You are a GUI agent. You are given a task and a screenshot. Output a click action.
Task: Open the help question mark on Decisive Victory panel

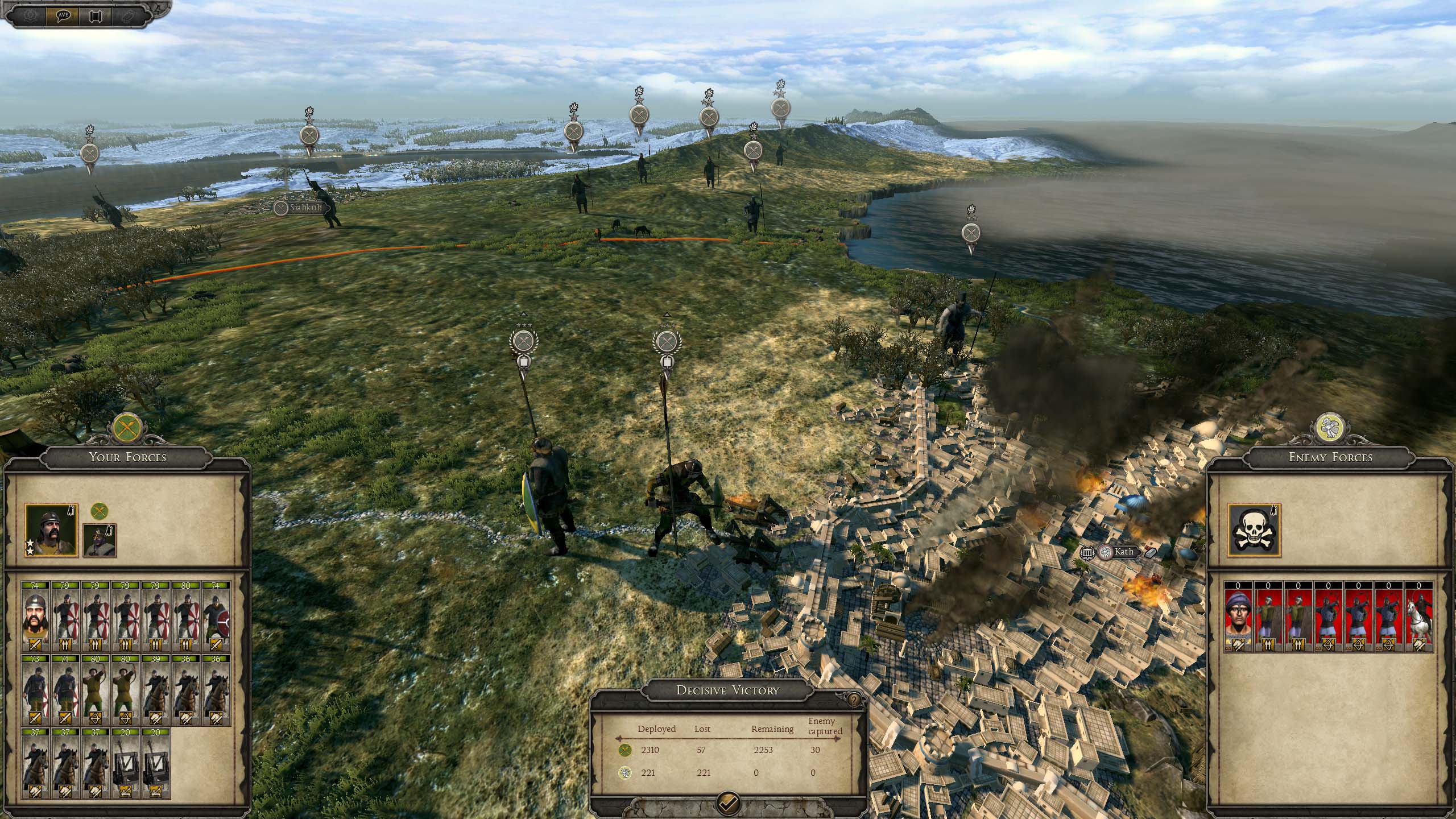[x=853, y=700]
